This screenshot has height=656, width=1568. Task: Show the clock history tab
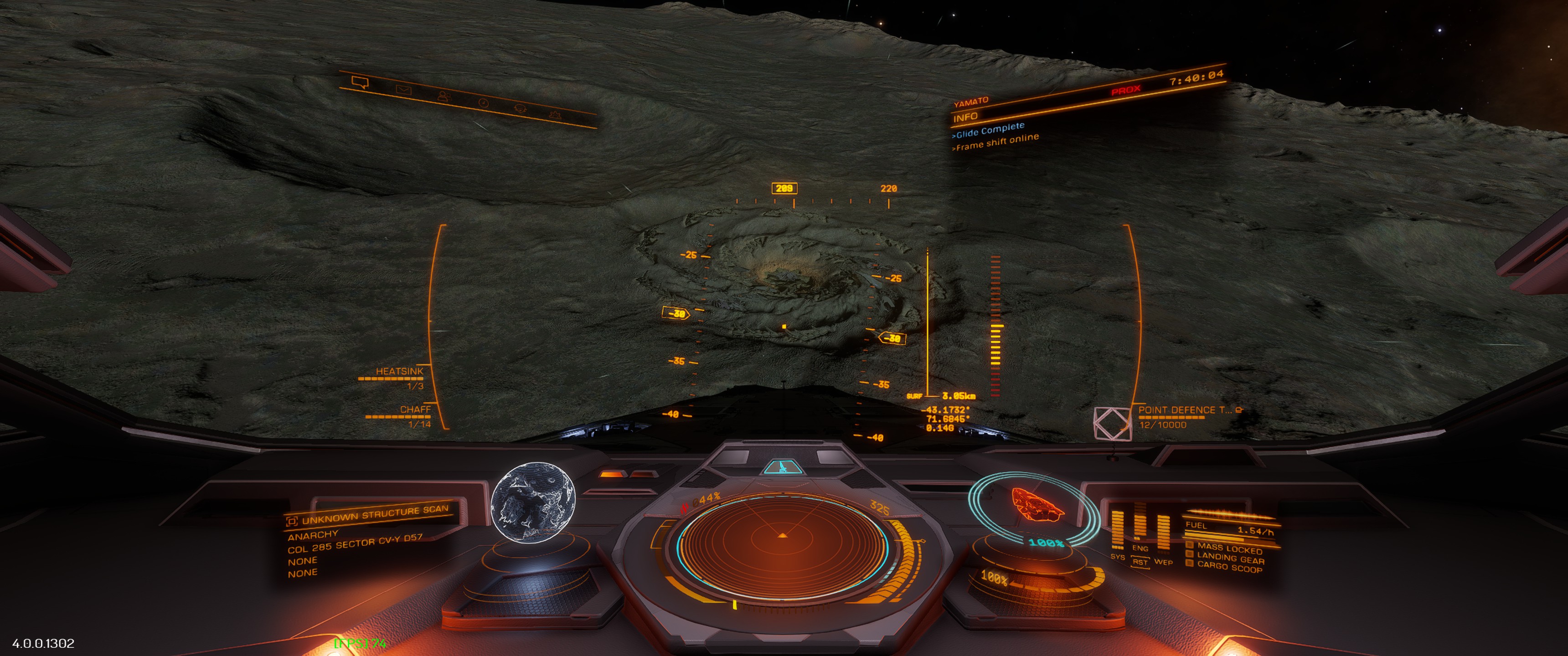483,103
